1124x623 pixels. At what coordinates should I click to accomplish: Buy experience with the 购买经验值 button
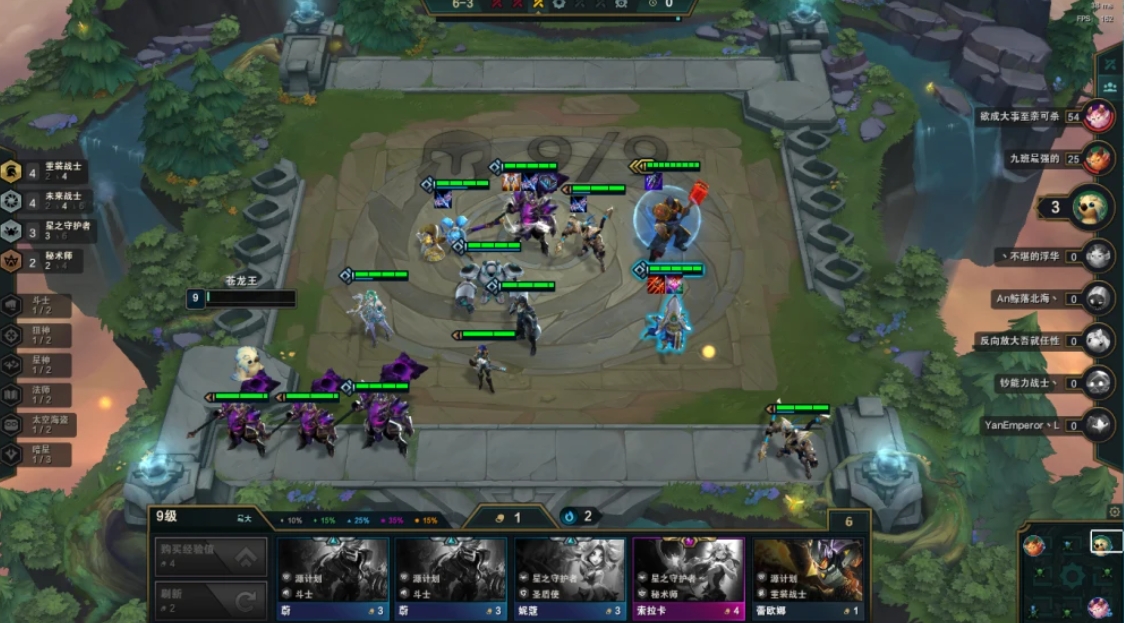click(x=210, y=557)
